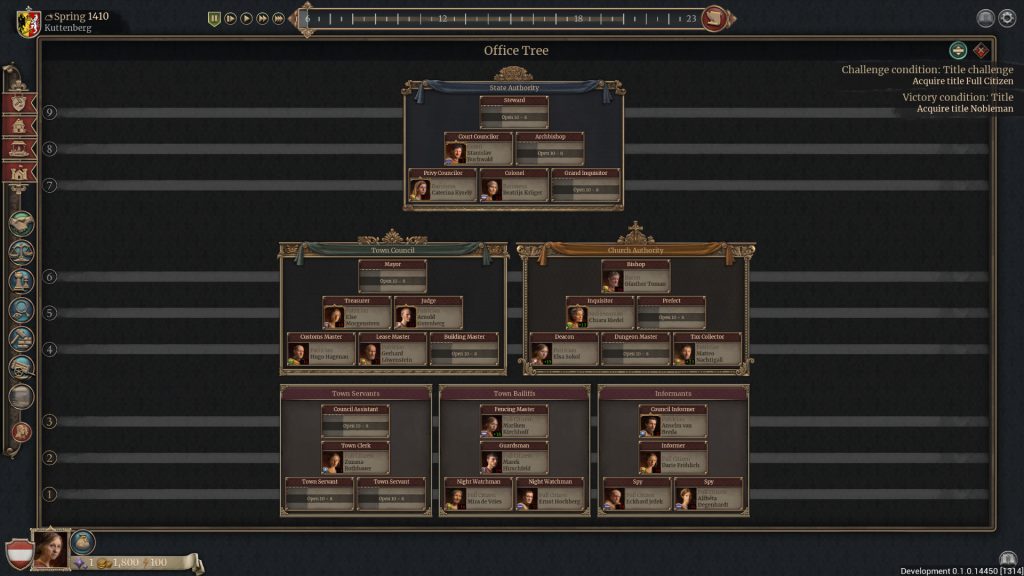Open the settings gear menu
1024x576 pixels.
pyautogui.click(x=1007, y=18)
